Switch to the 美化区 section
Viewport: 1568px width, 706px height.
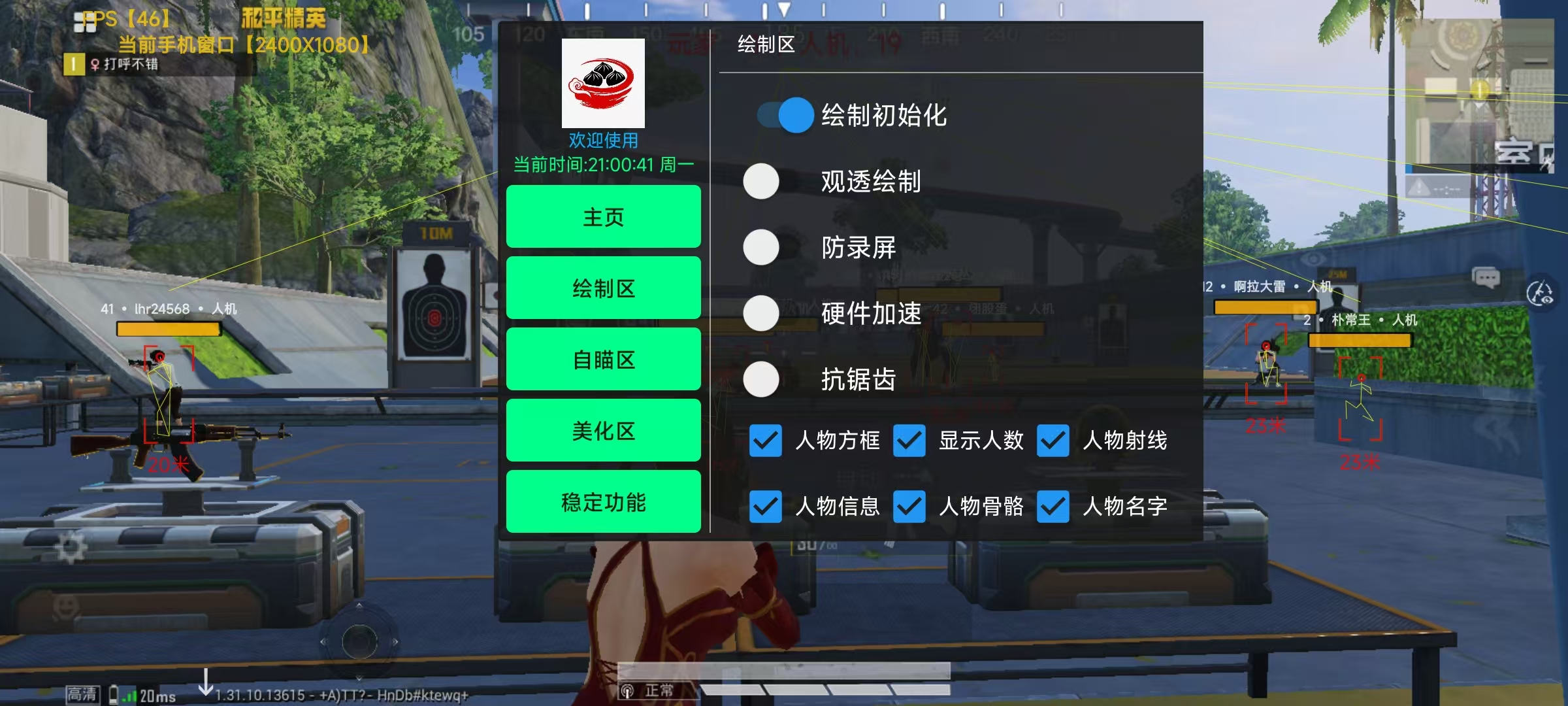tap(602, 430)
